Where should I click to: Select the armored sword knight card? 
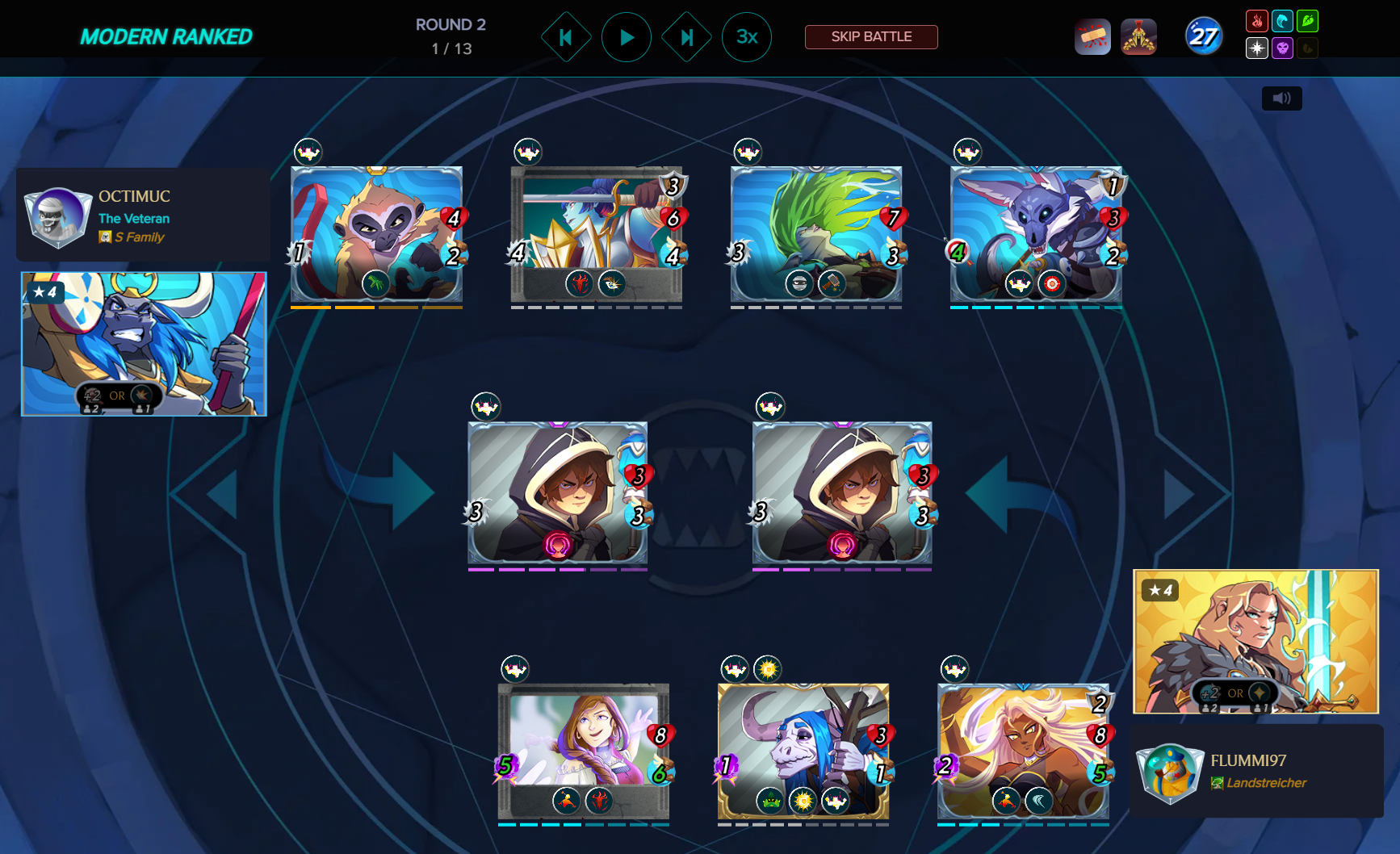(x=596, y=234)
